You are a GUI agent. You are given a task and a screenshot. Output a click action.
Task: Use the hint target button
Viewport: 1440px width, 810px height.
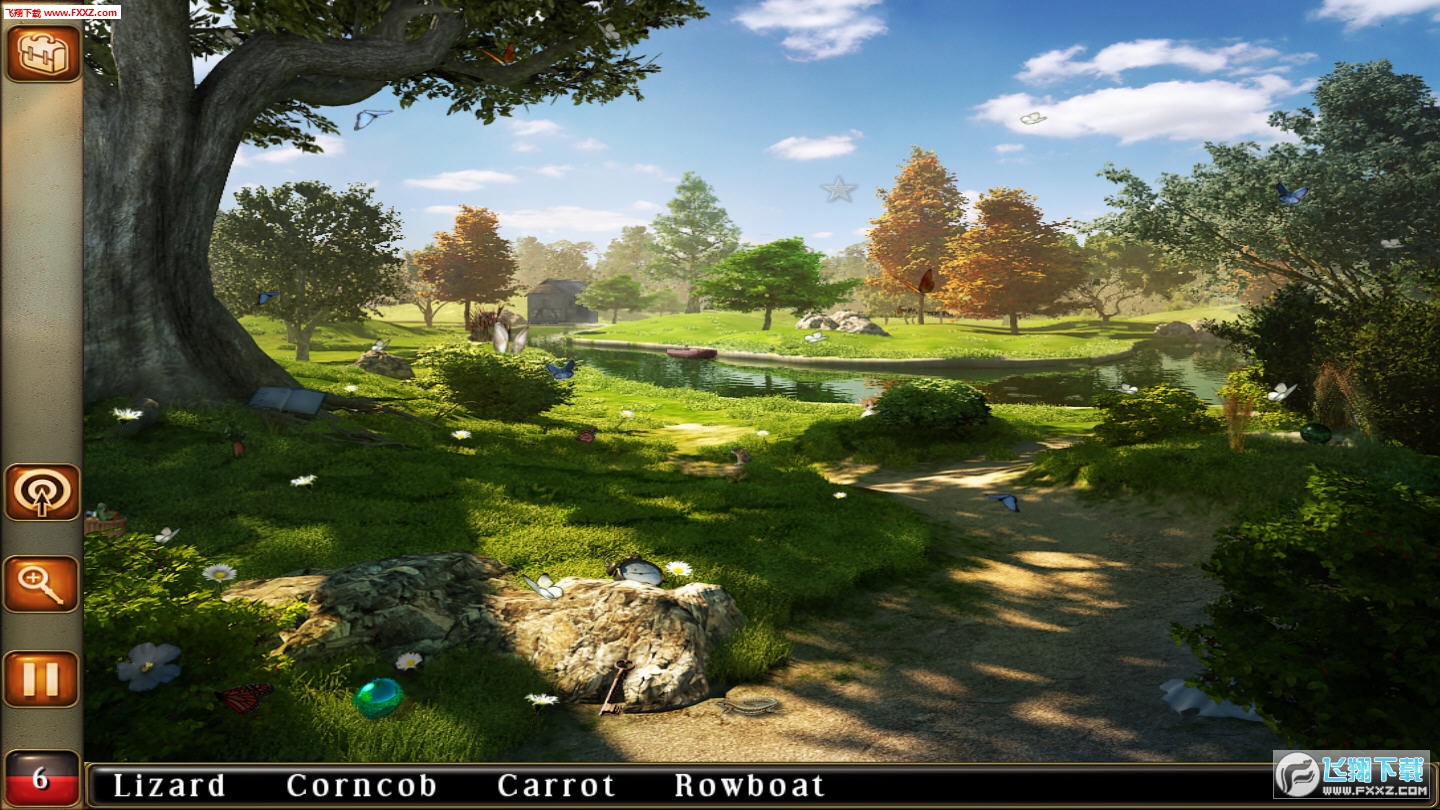[x=42, y=492]
